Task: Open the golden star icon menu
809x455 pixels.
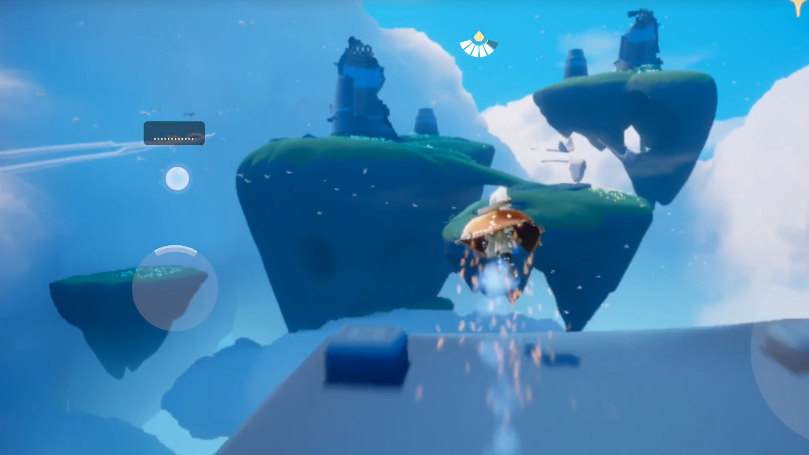Action: click(799, 6)
